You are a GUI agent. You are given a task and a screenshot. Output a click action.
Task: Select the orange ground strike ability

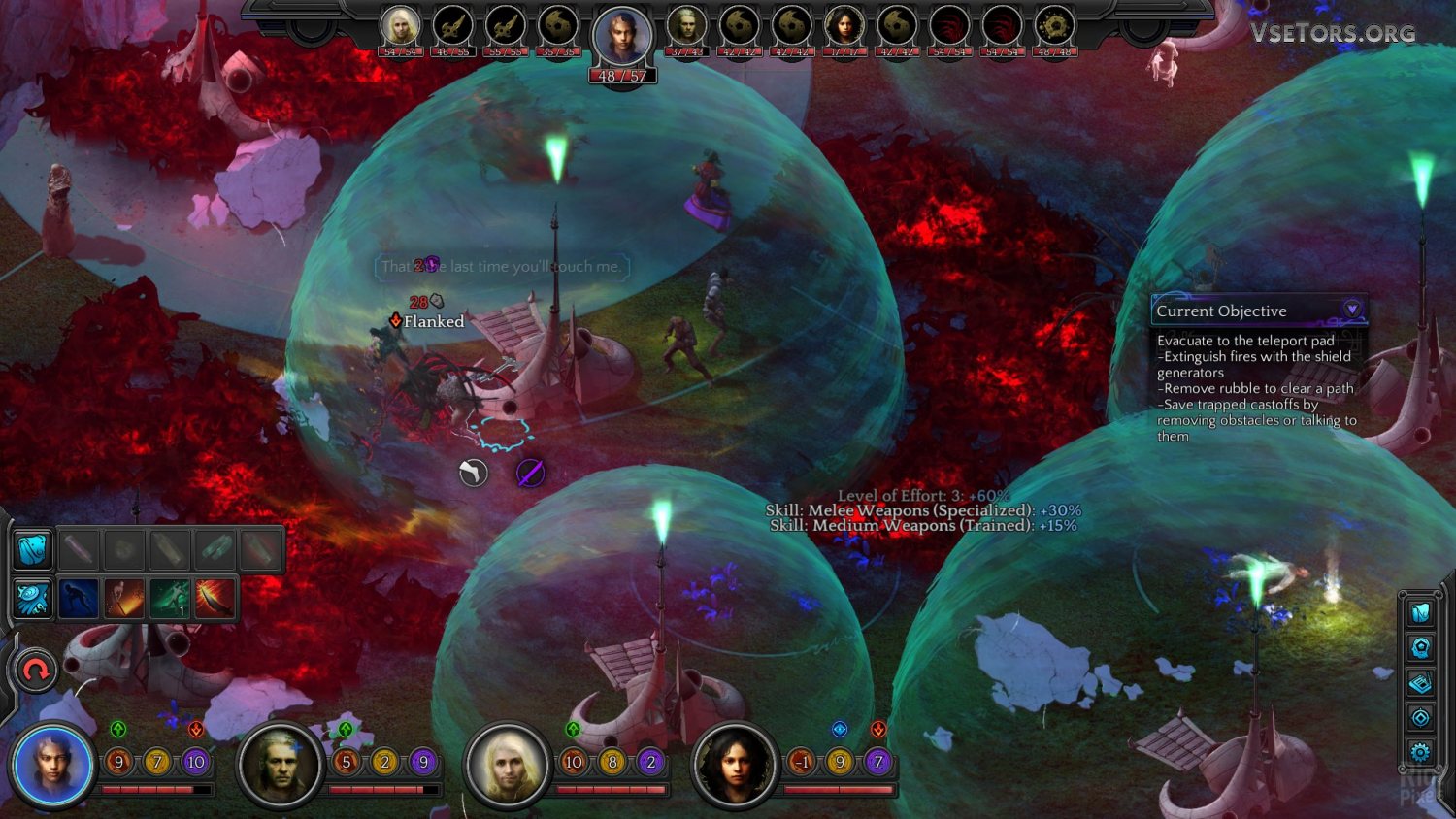click(124, 599)
